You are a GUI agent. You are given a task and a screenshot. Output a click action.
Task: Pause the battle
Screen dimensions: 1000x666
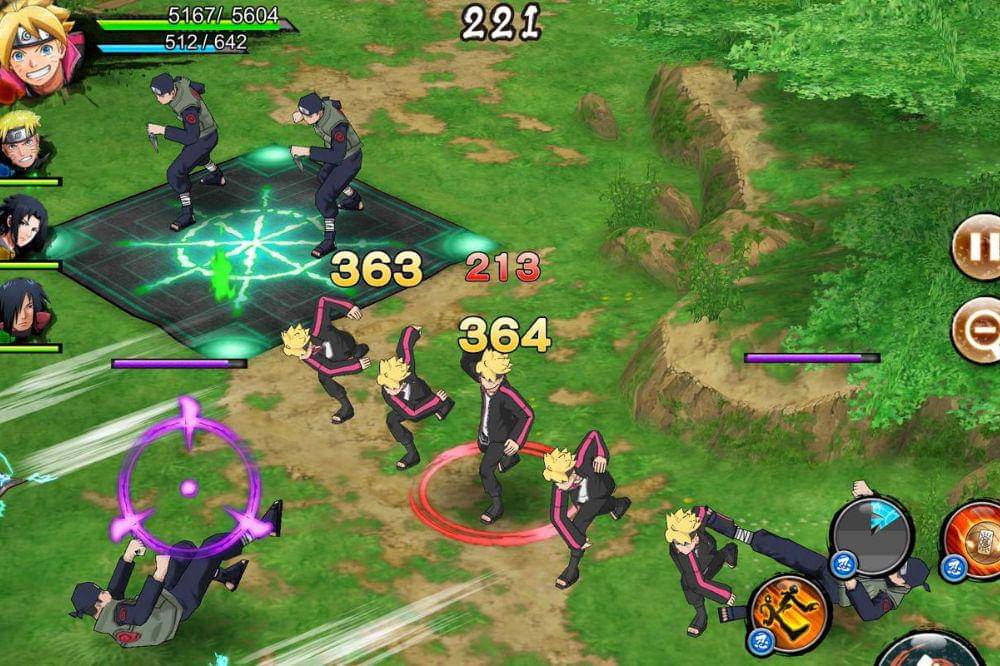(x=978, y=245)
